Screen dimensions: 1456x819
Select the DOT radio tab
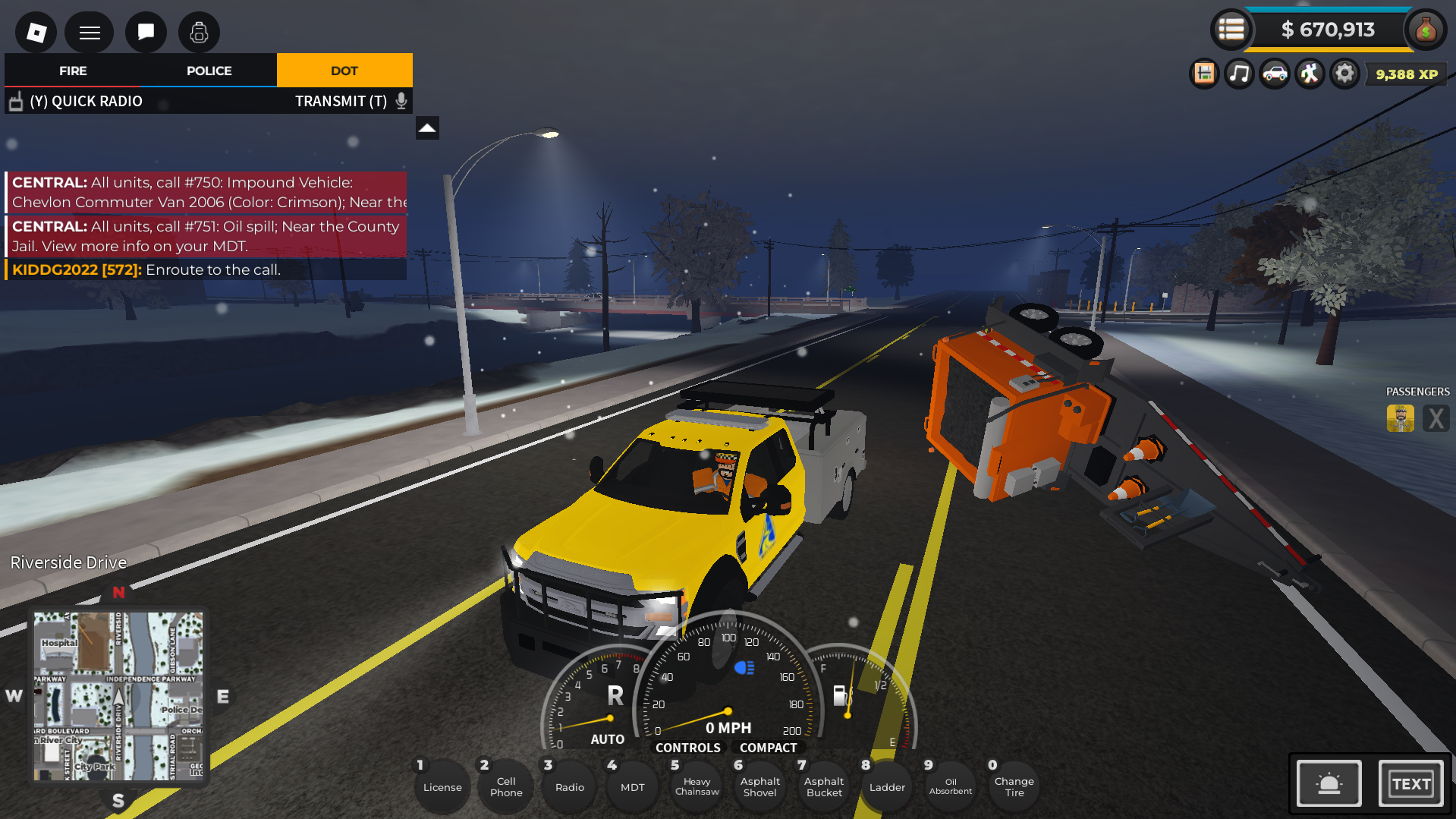click(x=344, y=71)
